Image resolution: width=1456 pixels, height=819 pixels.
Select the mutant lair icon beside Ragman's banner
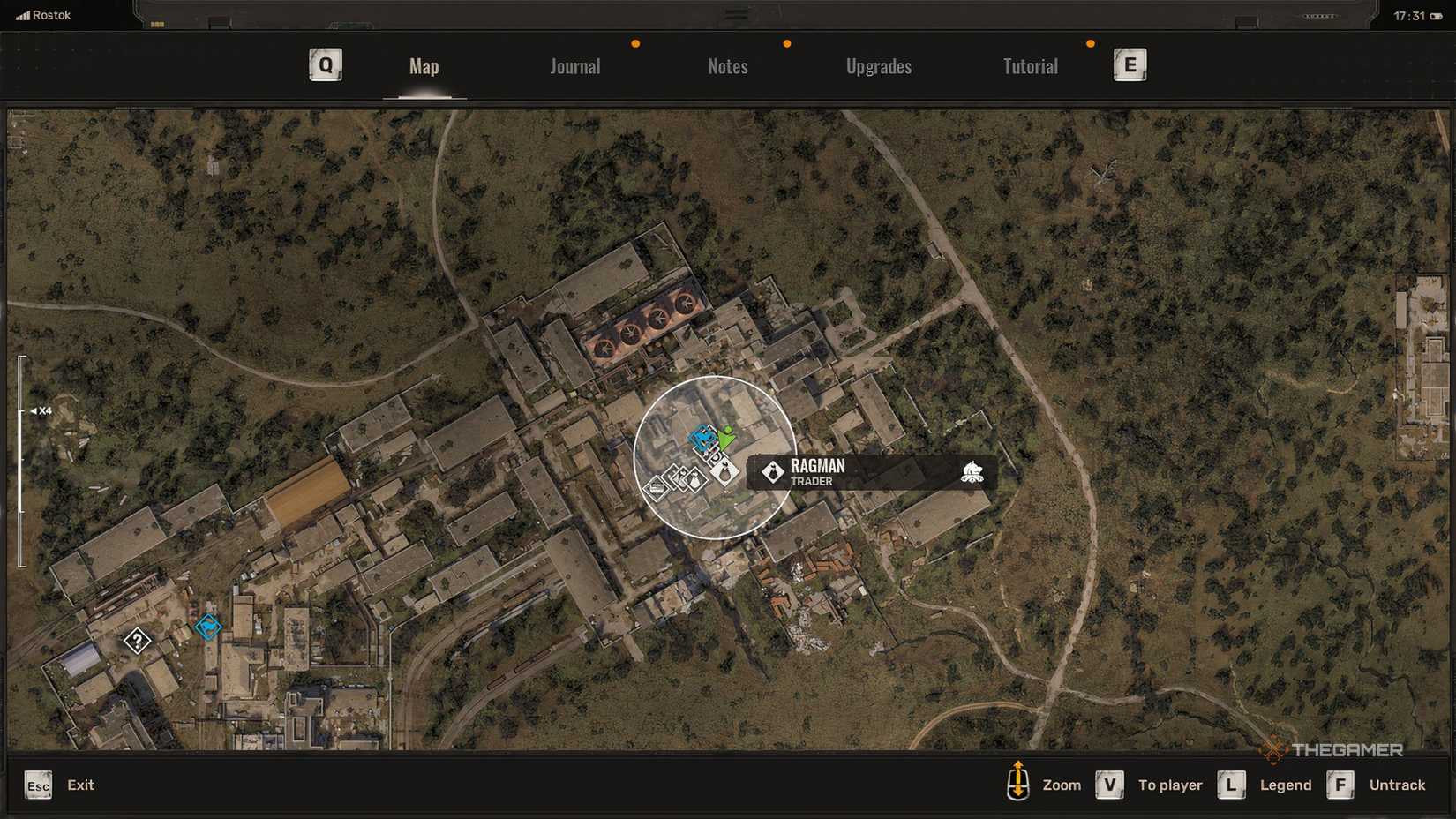pos(972,473)
